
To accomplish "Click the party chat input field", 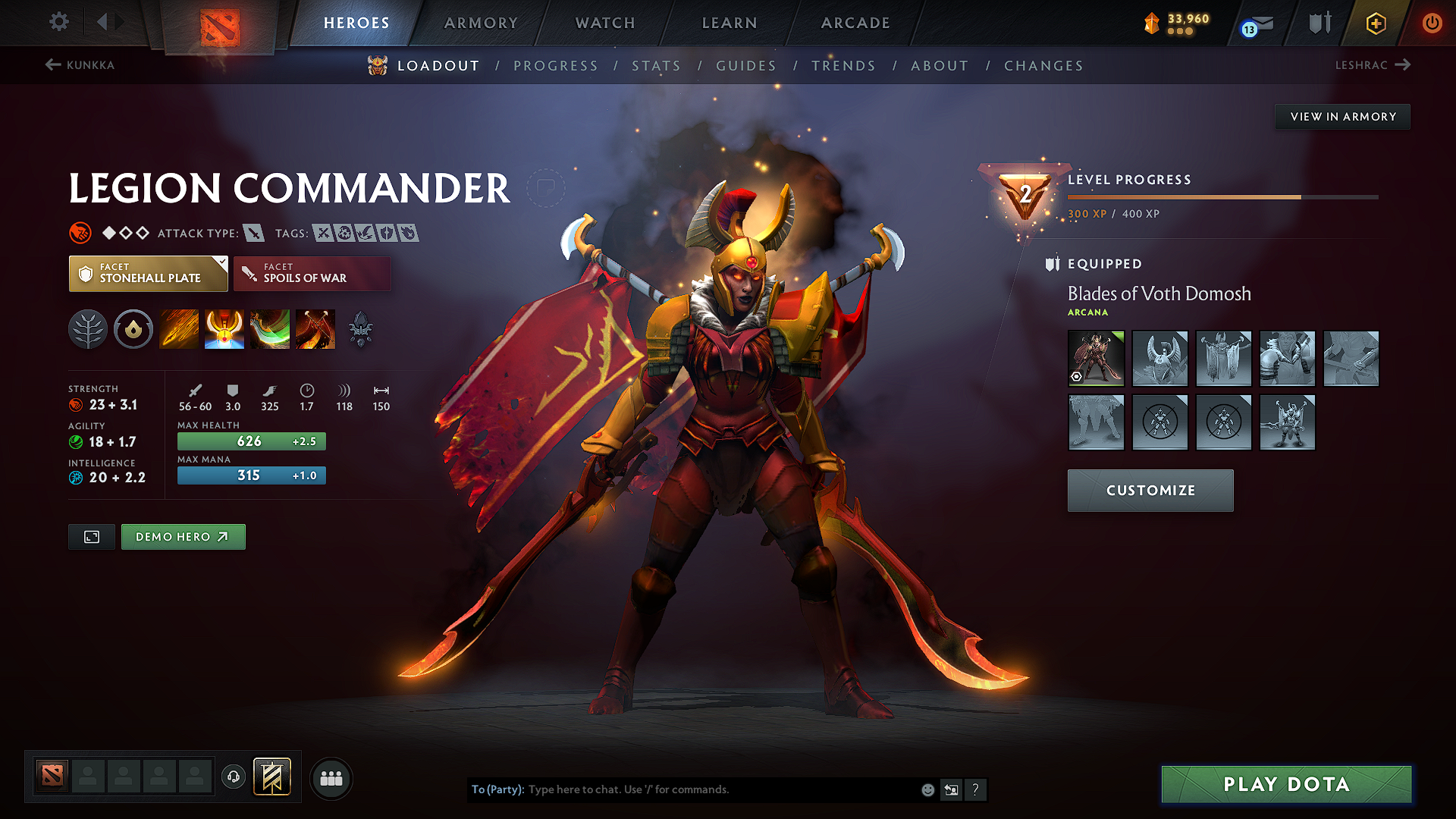I will (682, 789).
